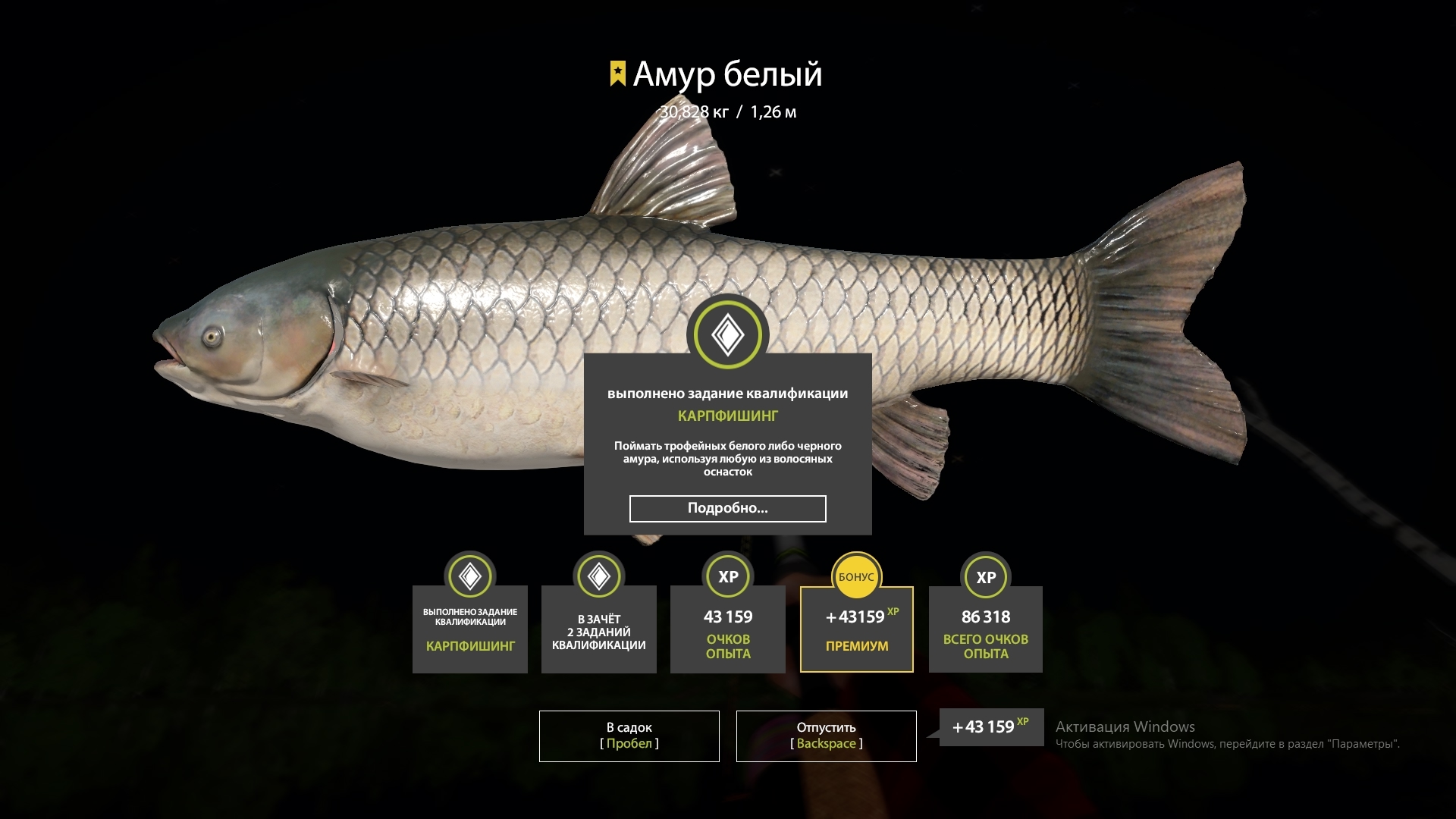Click the 86 318 total experience tile
This screenshot has height=819, width=1456.
pyautogui.click(x=985, y=629)
